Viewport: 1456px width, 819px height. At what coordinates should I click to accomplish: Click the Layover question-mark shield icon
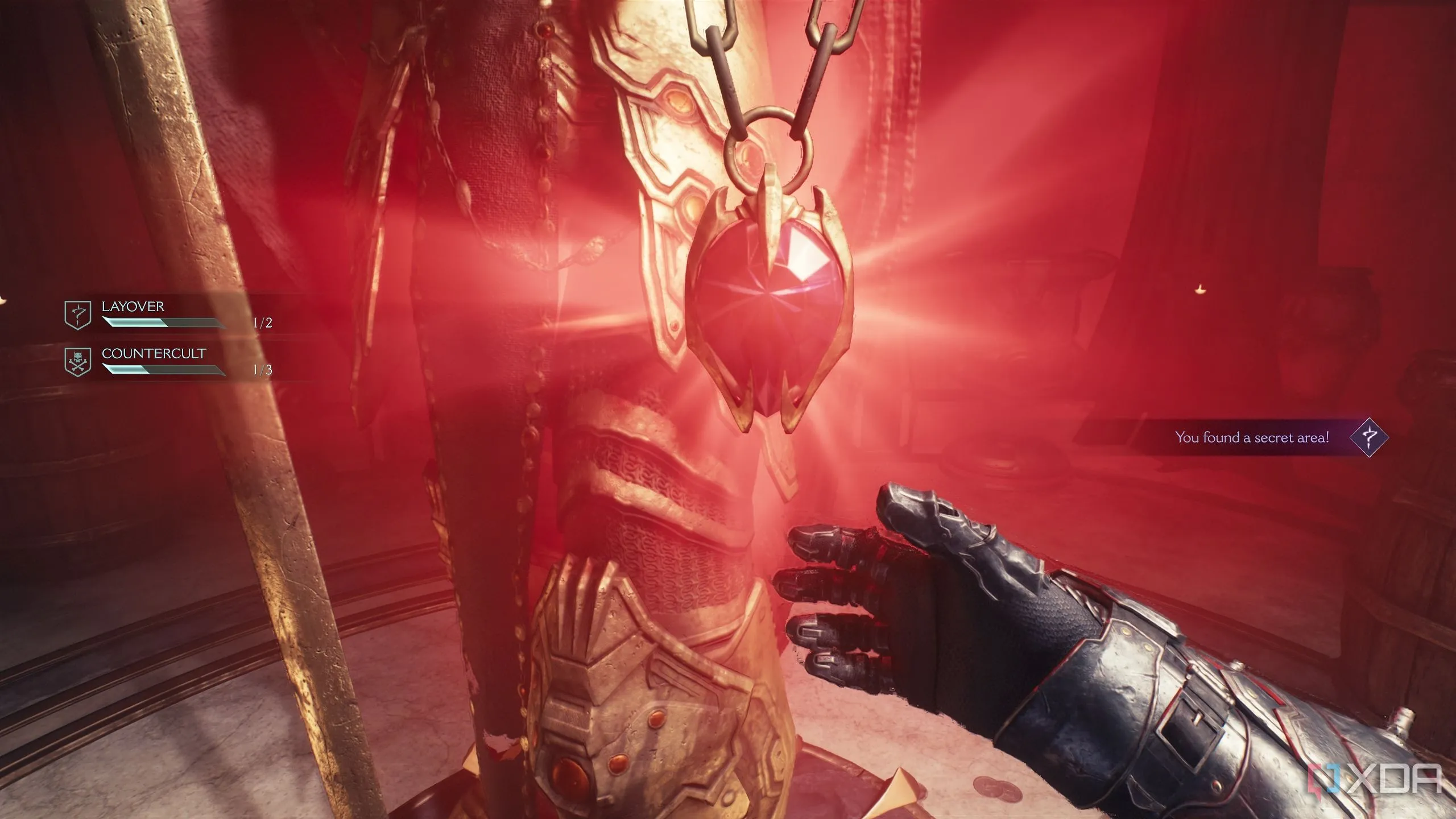tap(78, 315)
